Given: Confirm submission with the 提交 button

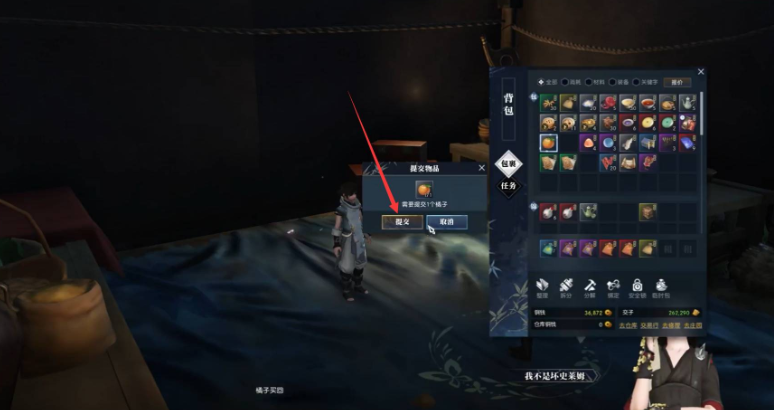Looking at the screenshot, I should (x=402, y=221).
